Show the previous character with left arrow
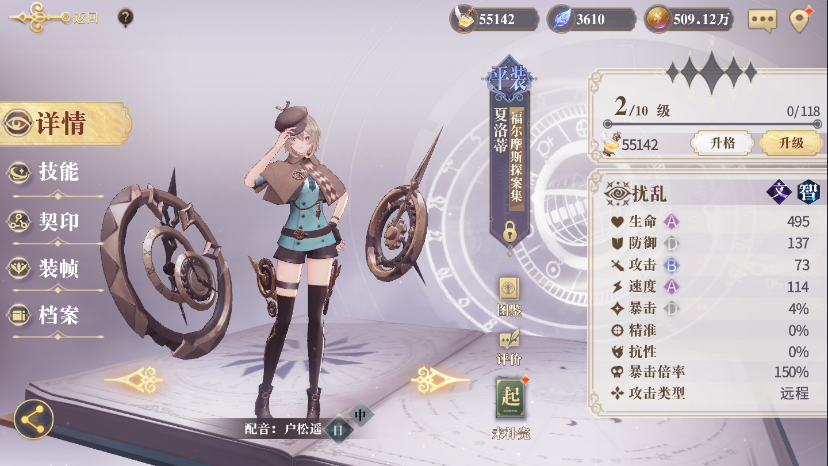This screenshot has width=828, height=466. click(x=137, y=378)
